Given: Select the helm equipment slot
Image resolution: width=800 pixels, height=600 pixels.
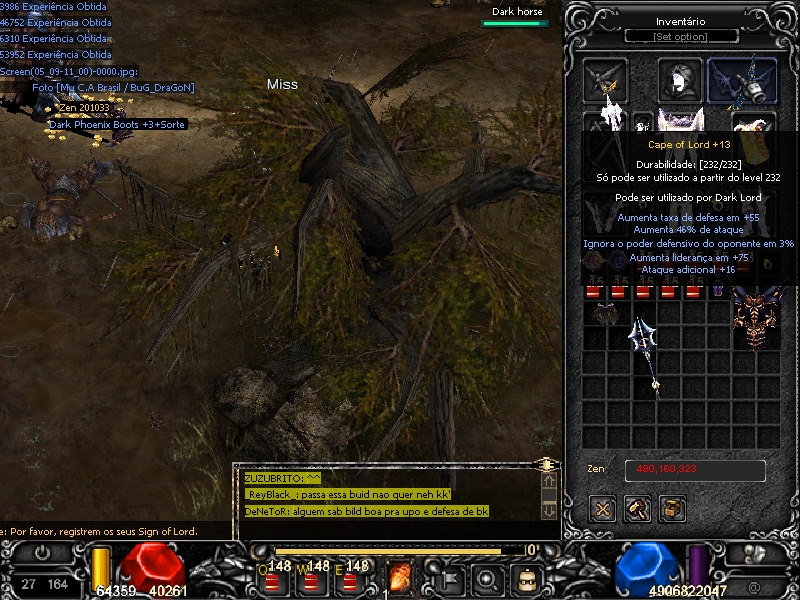Looking at the screenshot, I should click(x=680, y=80).
